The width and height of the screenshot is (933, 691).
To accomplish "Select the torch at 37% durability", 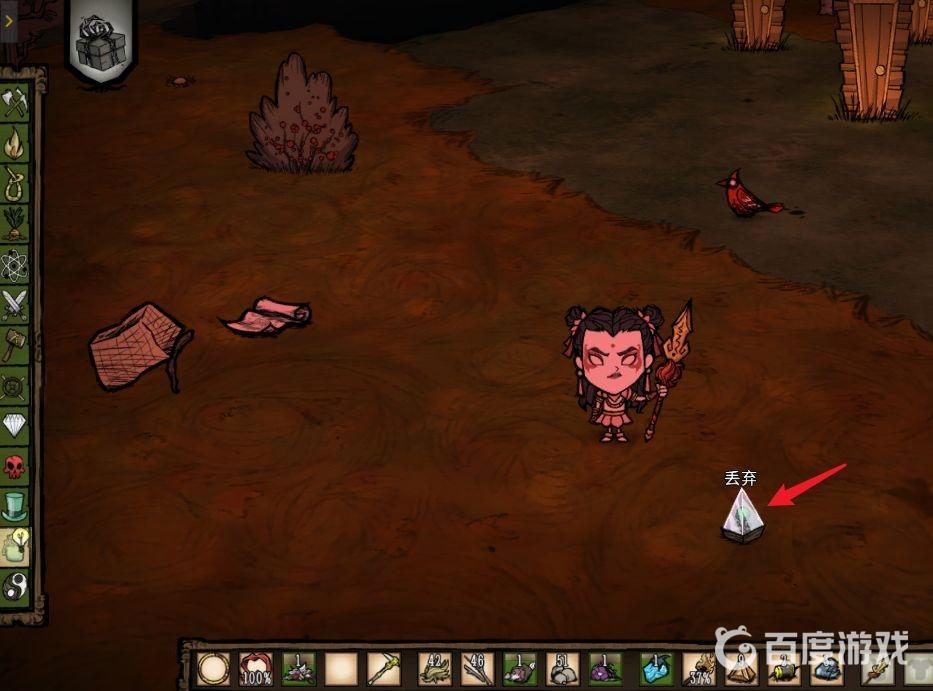I will click(699, 669).
